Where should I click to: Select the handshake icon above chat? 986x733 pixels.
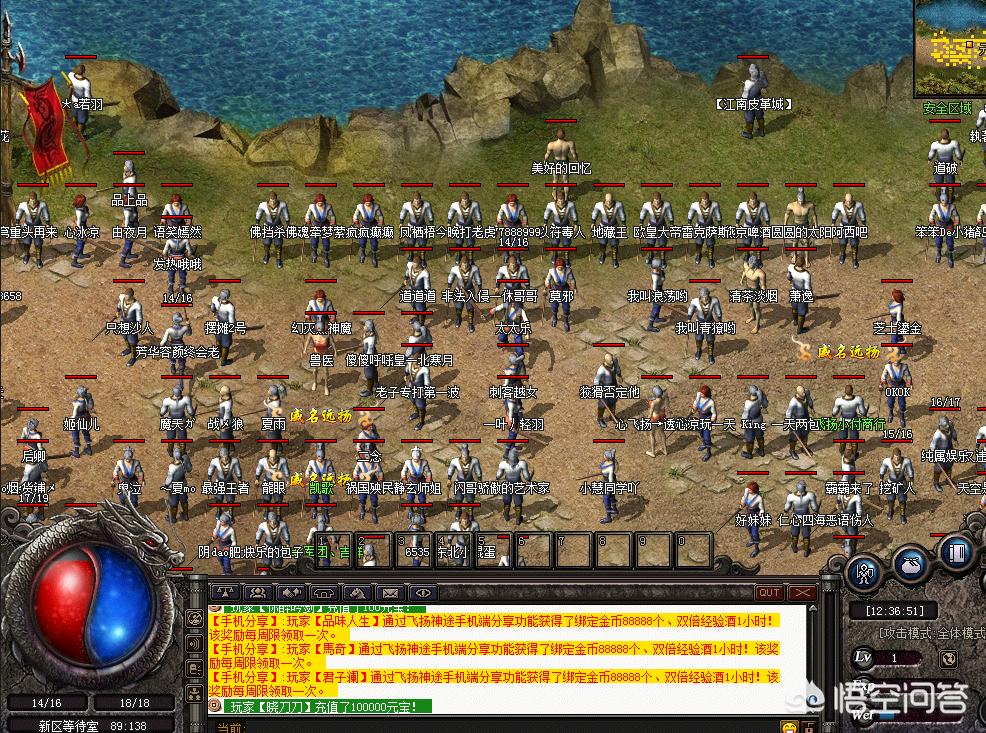click(x=291, y=592)
